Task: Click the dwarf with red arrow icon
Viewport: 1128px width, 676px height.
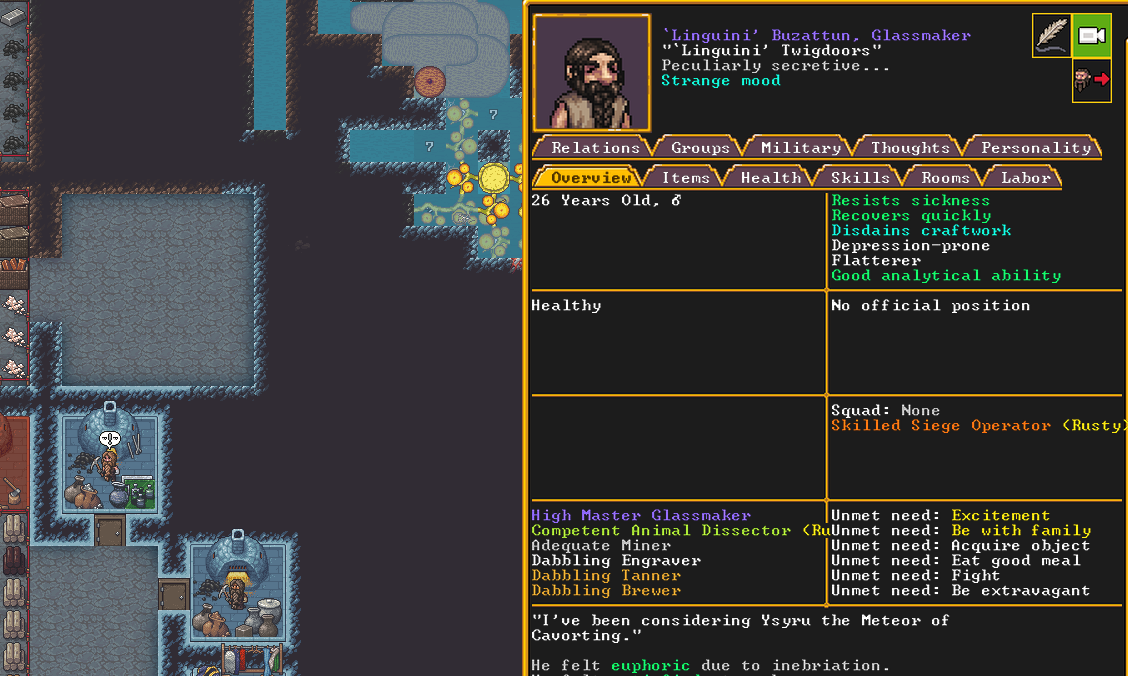Action: (x=1091, y=80)
